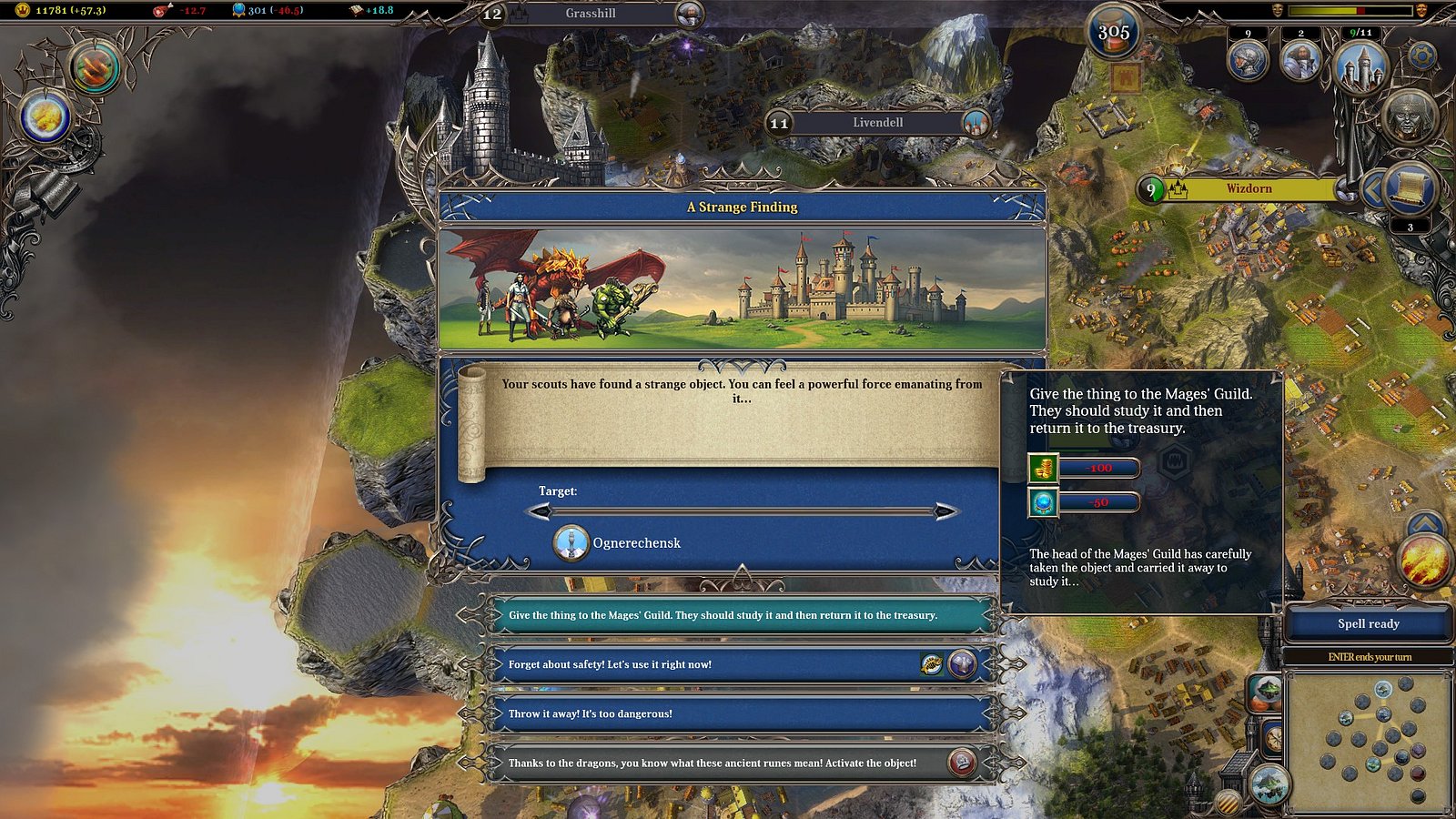Click the strategic minimap
Image resolution: width=1456 pixels, height=819 pixels.
click(1368, 742)
